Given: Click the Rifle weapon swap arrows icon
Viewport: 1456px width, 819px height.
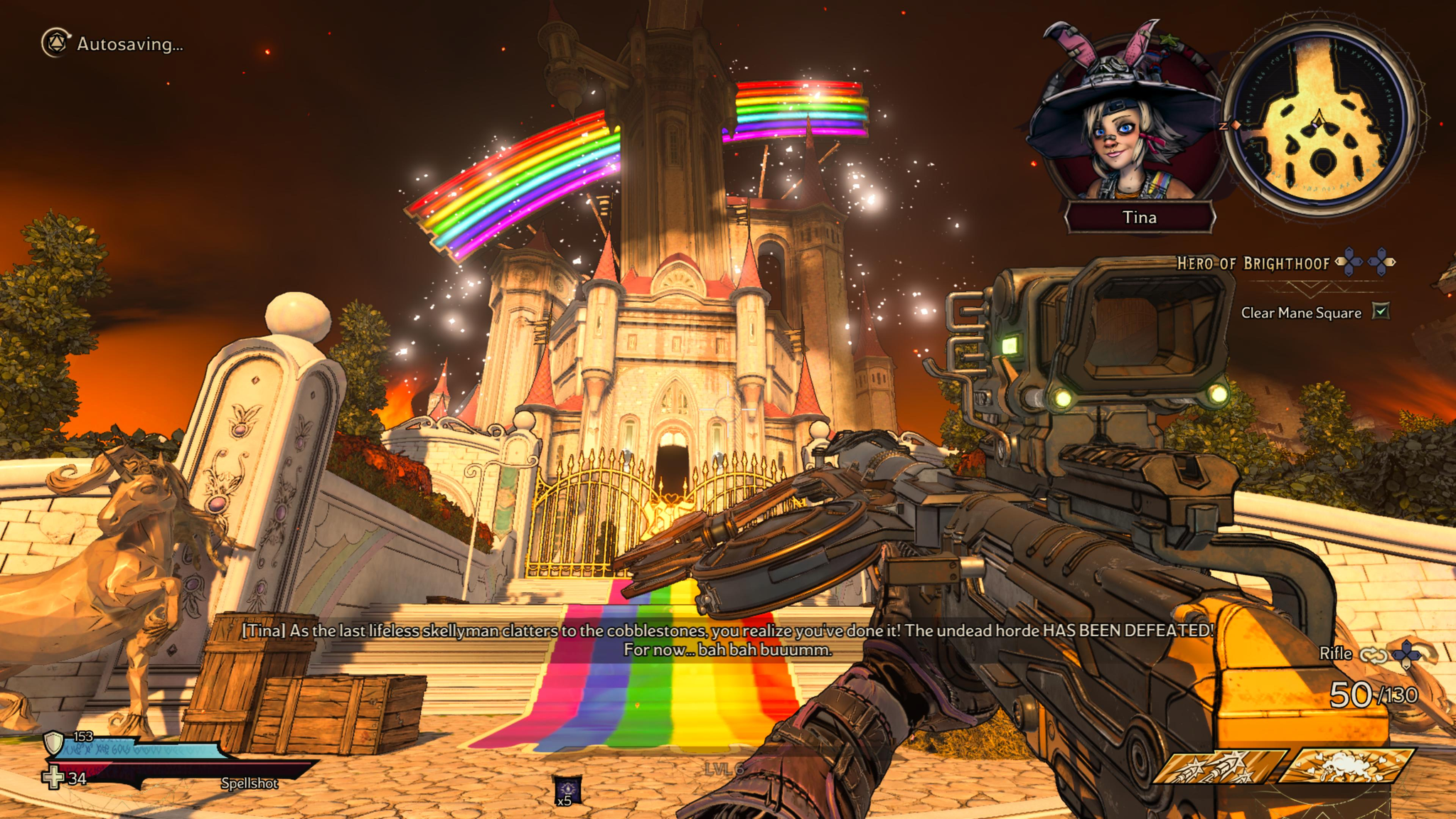Looking at the screenshot, I should (1373, 654).
